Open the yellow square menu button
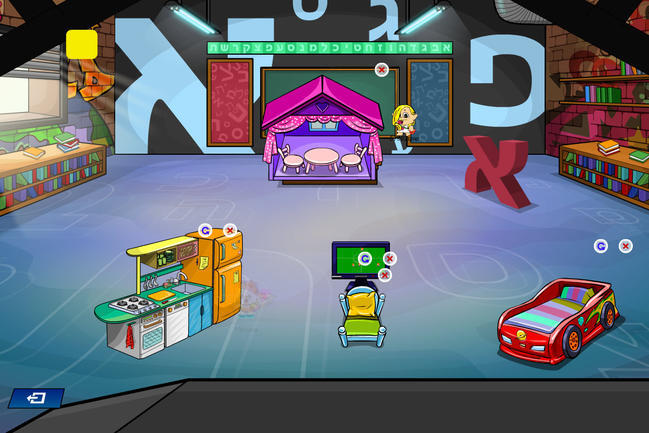This screenshot has height=433, width=649. 81,44
